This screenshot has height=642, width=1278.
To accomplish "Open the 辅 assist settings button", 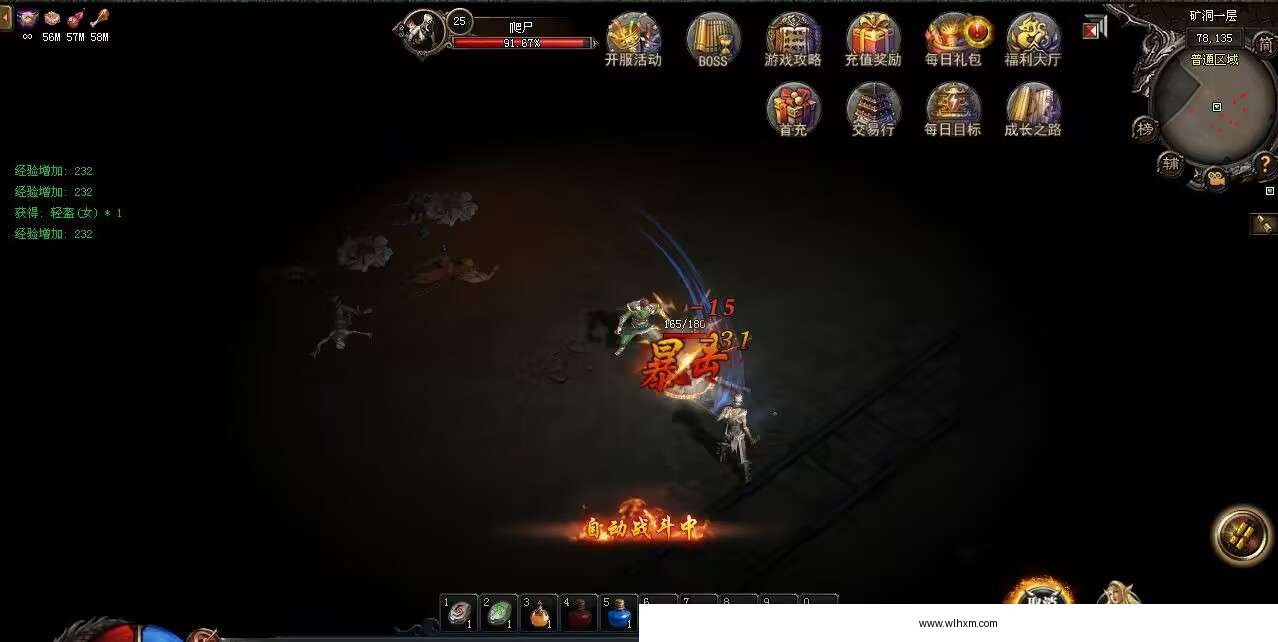I will click(x=1170, y=163).
